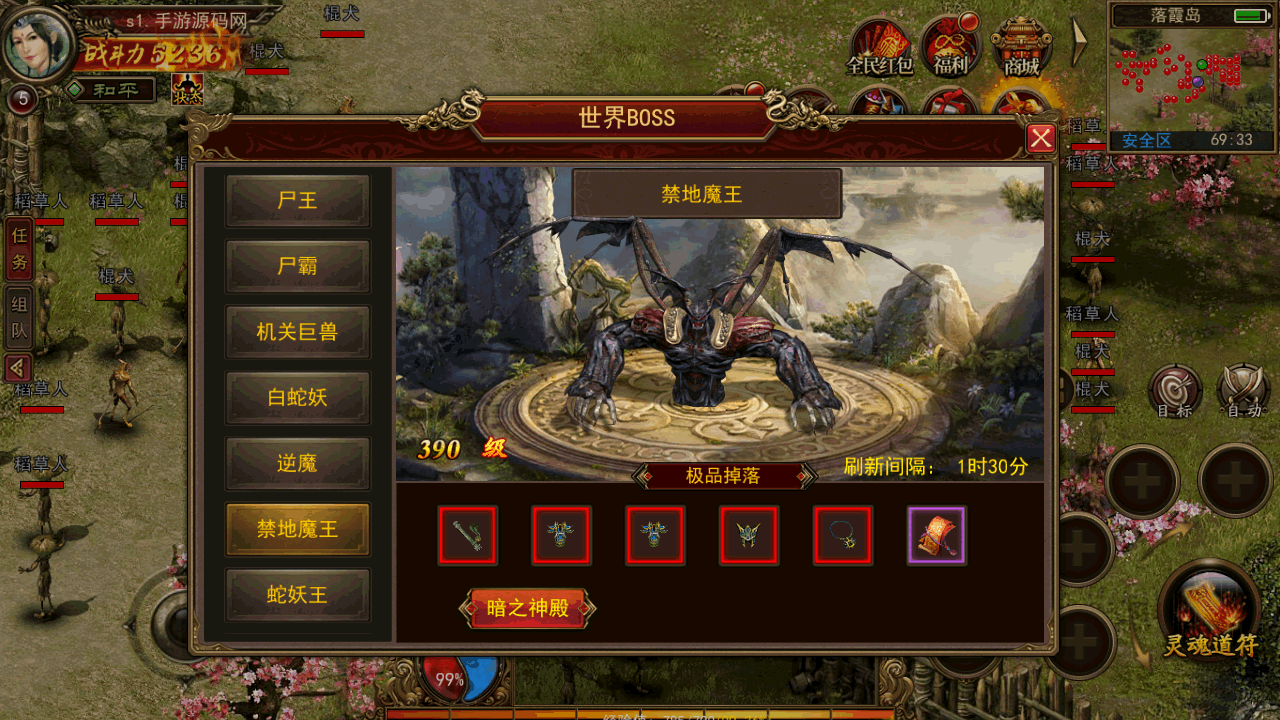The height and width of the screenshot is (720, 1280).
Task: Inspect the necklace drop item
Action: tap(843, 536)
